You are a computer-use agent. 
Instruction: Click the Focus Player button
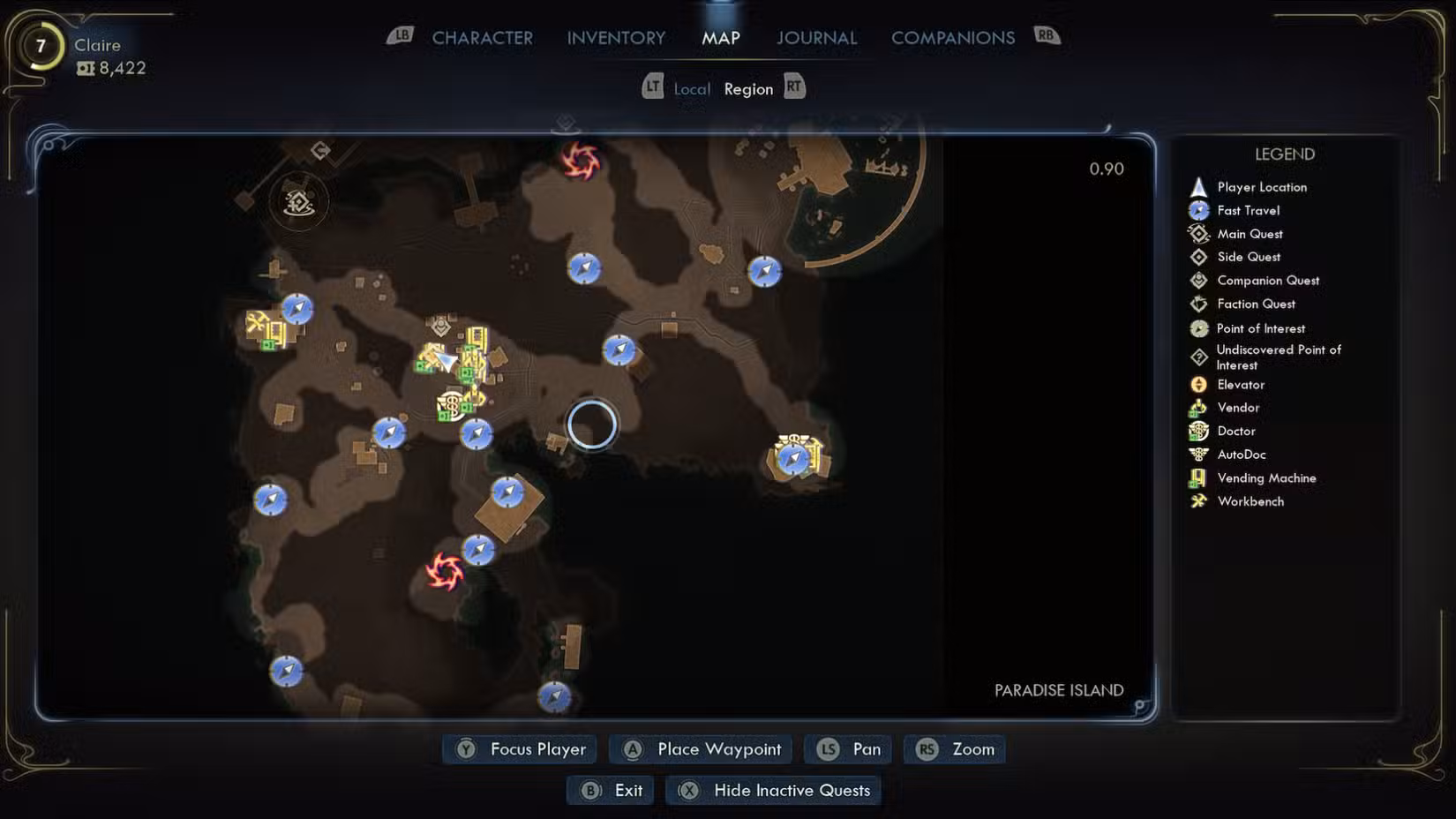pyautogui.click(x=519, y=748)
